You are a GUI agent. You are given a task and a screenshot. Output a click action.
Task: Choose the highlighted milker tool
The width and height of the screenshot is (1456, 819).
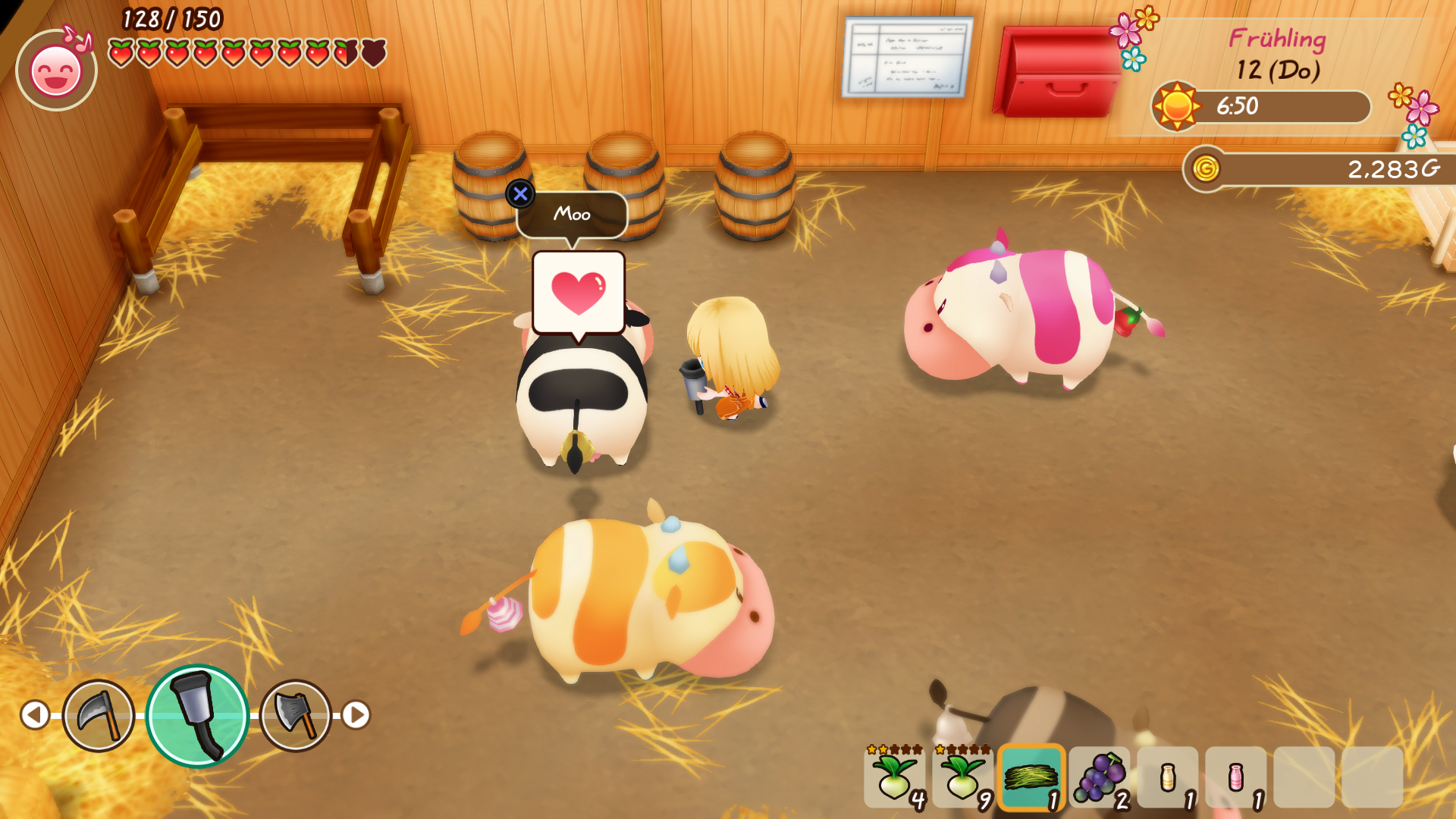pyautogui.click(x=197, y=716)
